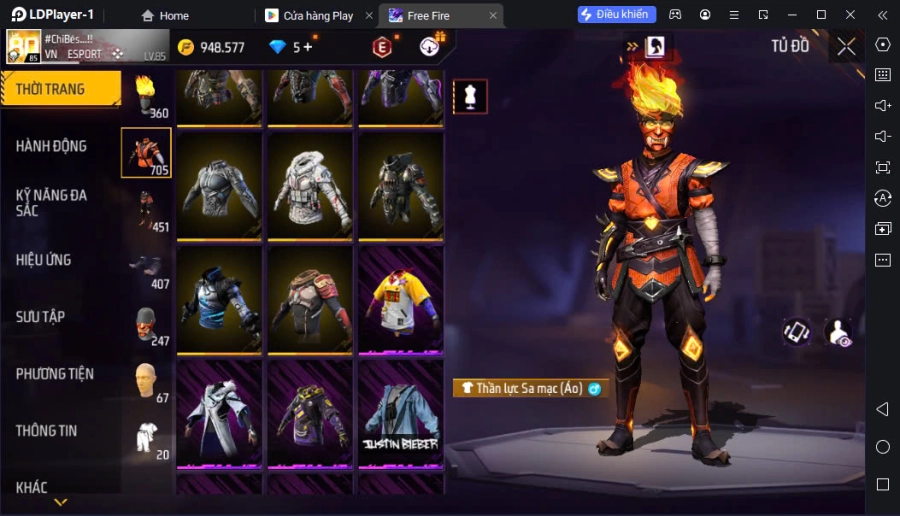Toggle the character view eye button
900x516 pixels.
coord(839,333)
